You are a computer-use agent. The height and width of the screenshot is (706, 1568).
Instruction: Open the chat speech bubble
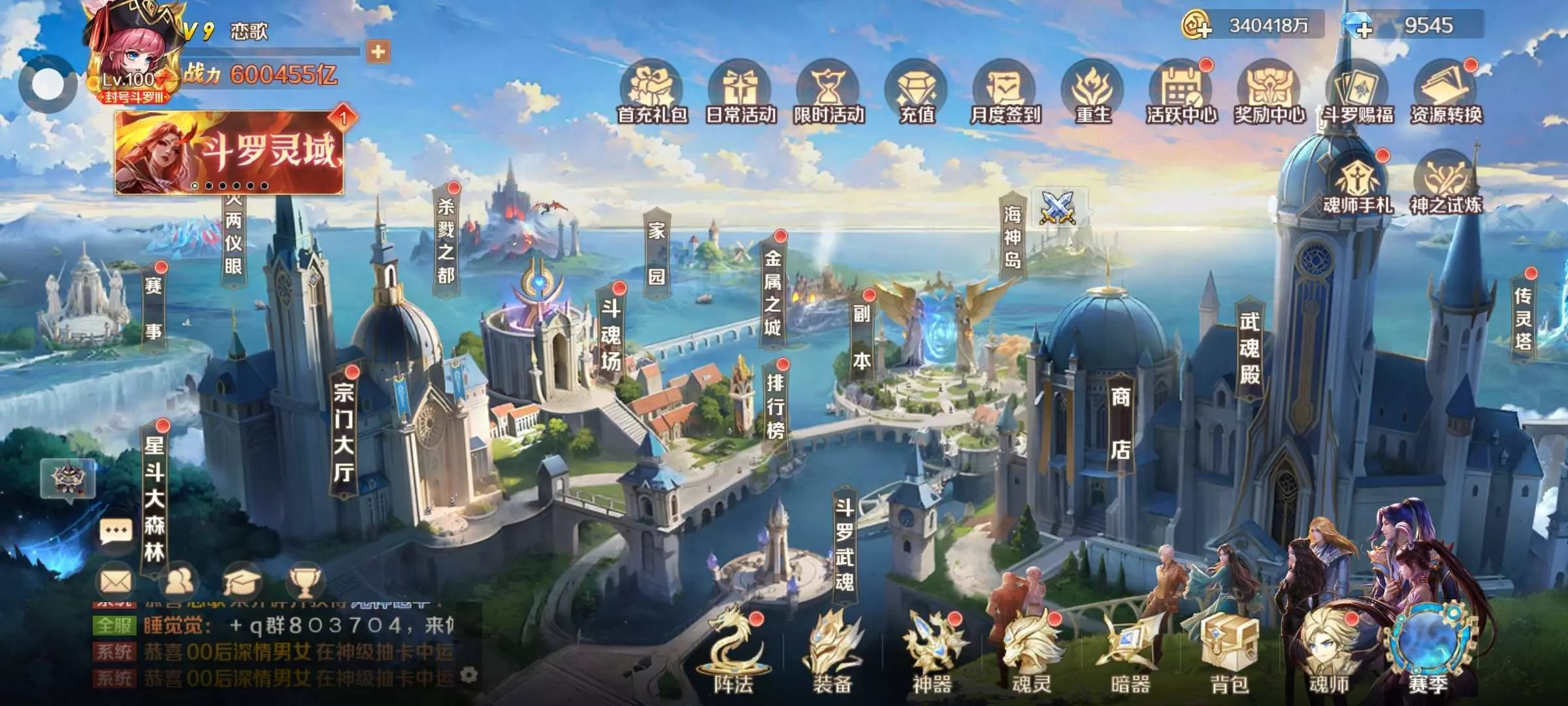pyautogui.click(x=116, y=531)
